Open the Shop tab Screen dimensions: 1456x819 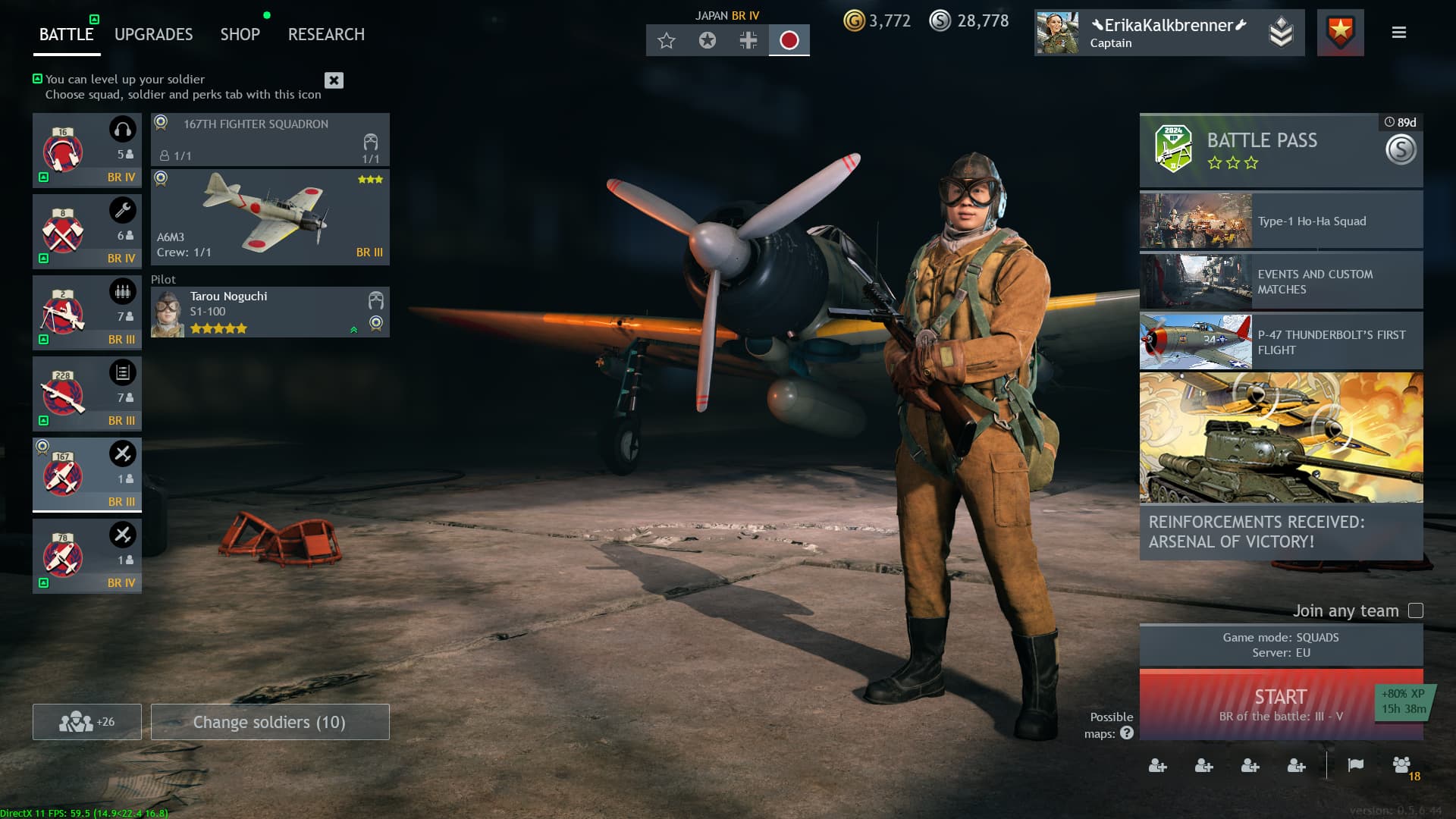tap(240, 34)
